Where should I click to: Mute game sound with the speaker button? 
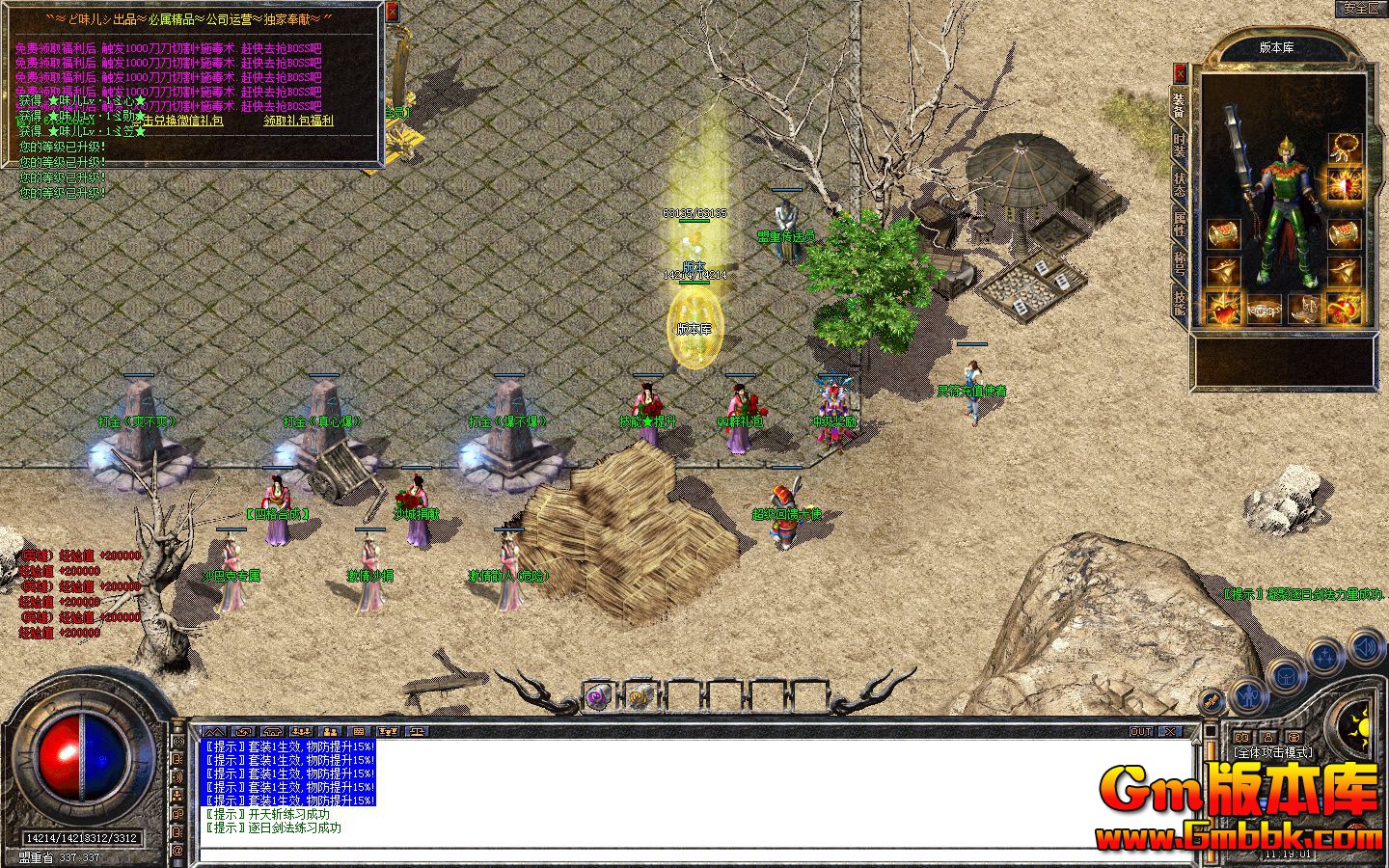[x=1365, y=646]
